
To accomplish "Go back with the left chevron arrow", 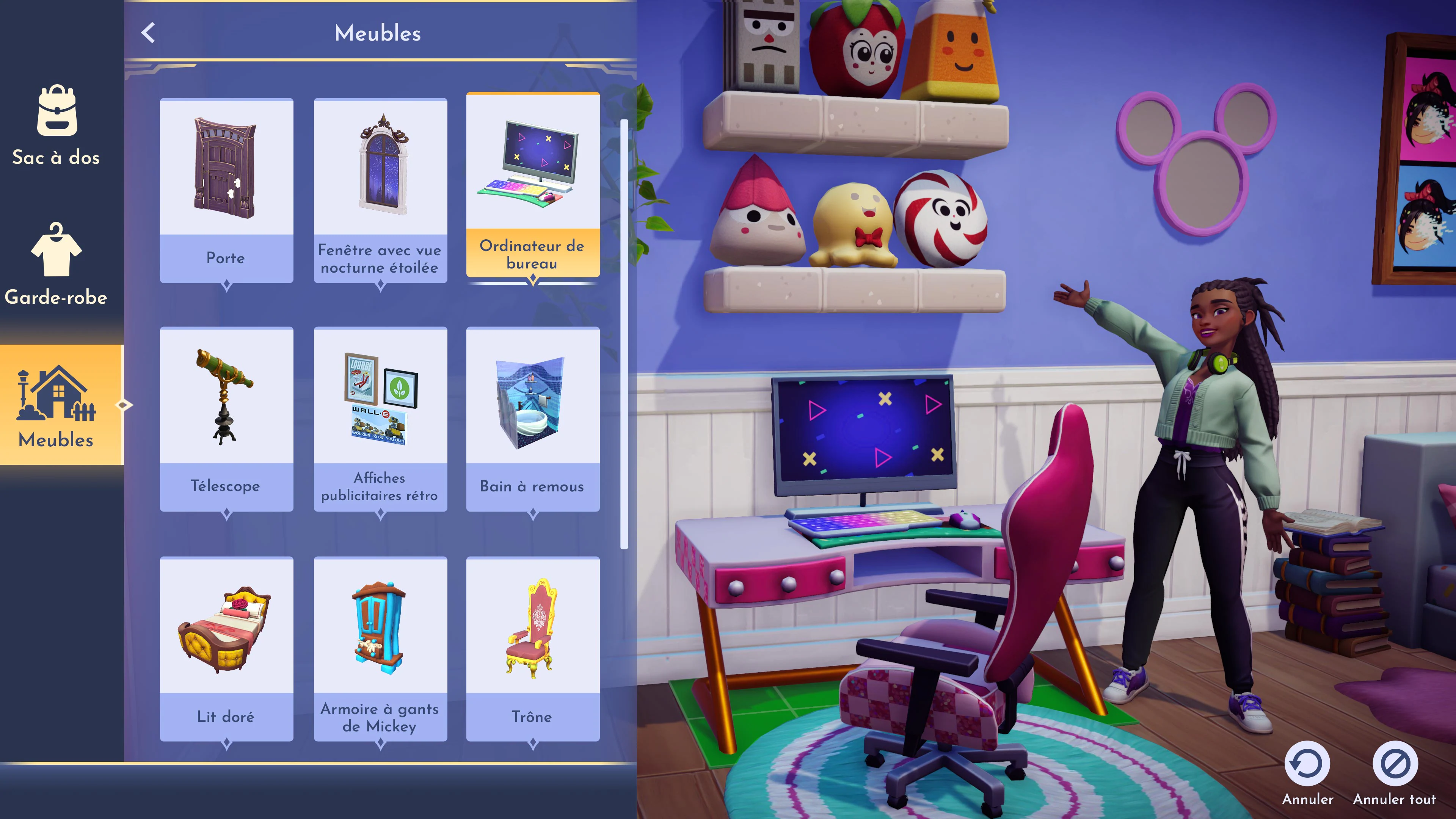I will click(x=149, y=33).
